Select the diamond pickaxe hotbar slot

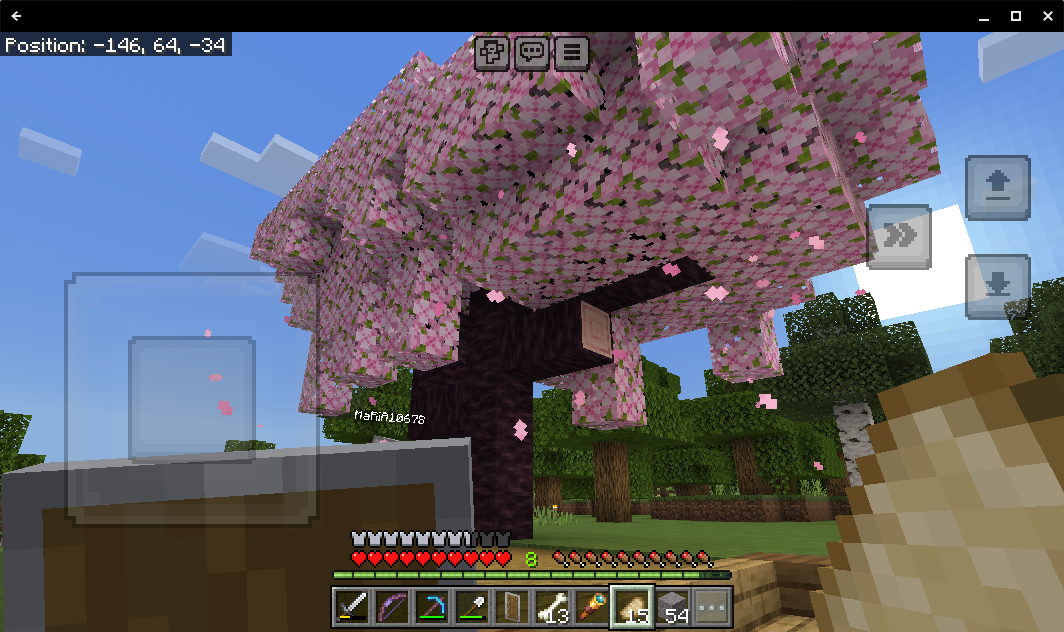431,606
